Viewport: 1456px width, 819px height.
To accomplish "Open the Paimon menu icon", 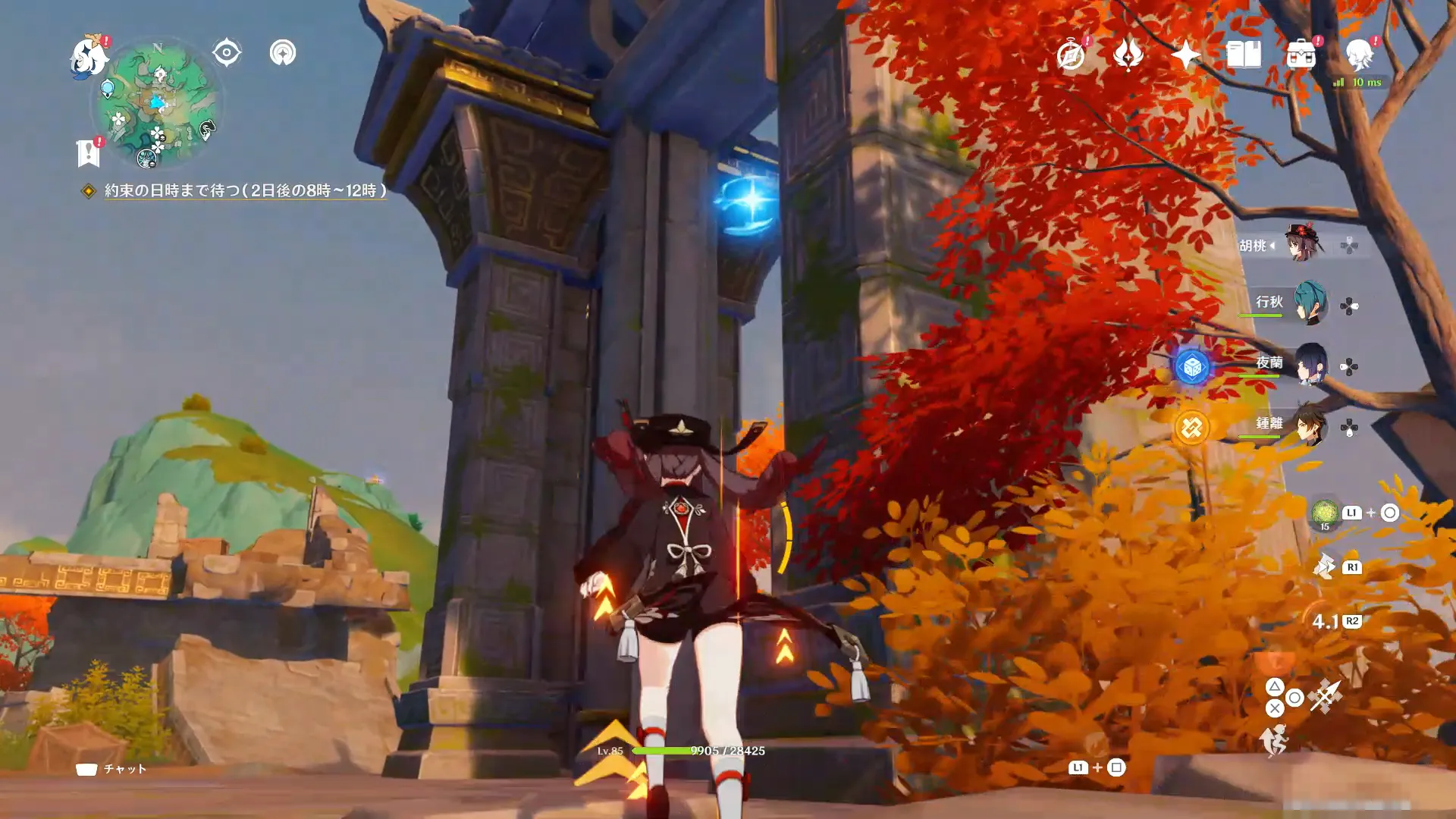I will 89,58.
